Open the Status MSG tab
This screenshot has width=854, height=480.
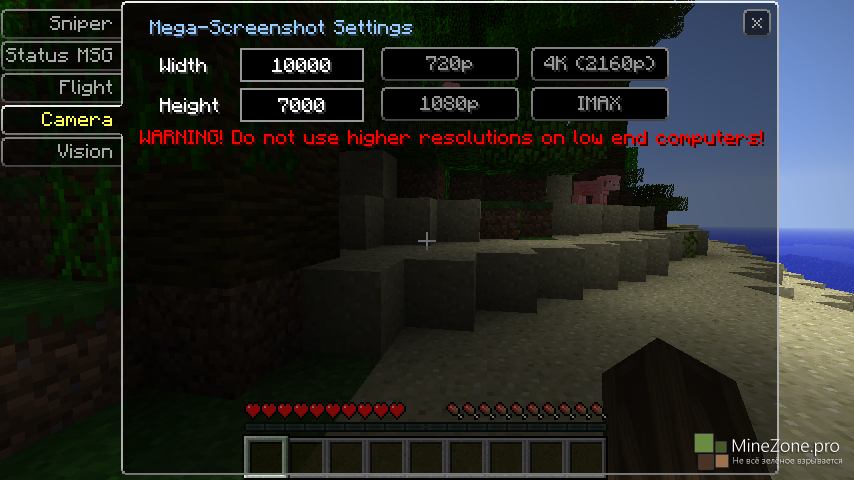(61, 55)
